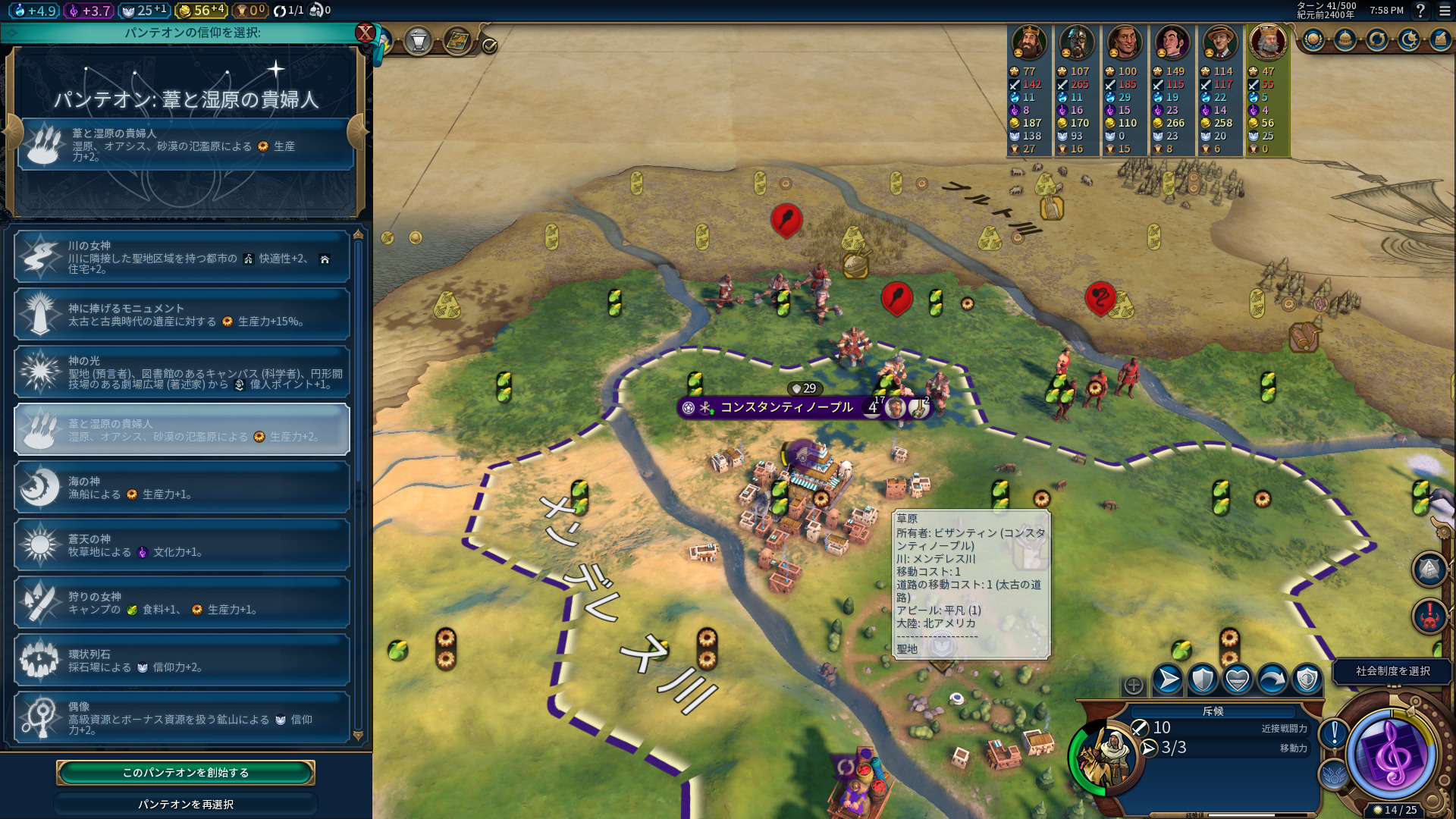Open the first leader portrait in ribbon

pyautogui.click(x=1029, y=43)
